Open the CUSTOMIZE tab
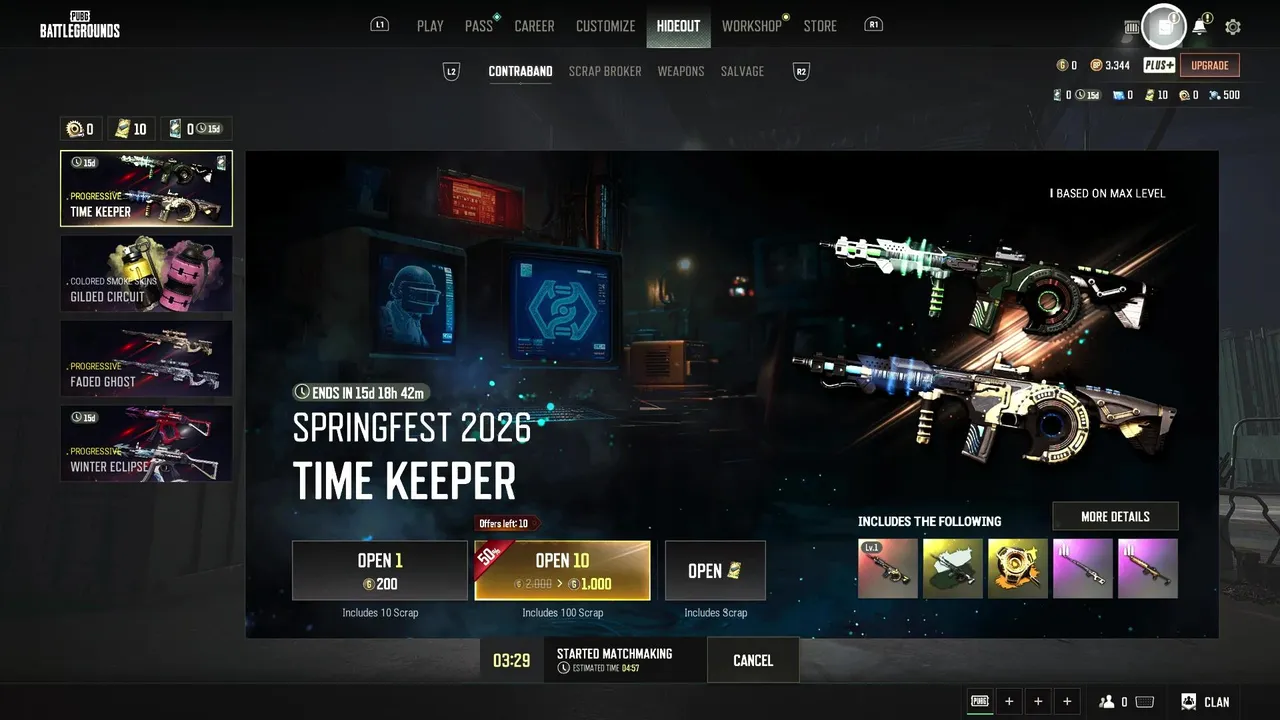The image size is (1280, 720). click(605, 26)
